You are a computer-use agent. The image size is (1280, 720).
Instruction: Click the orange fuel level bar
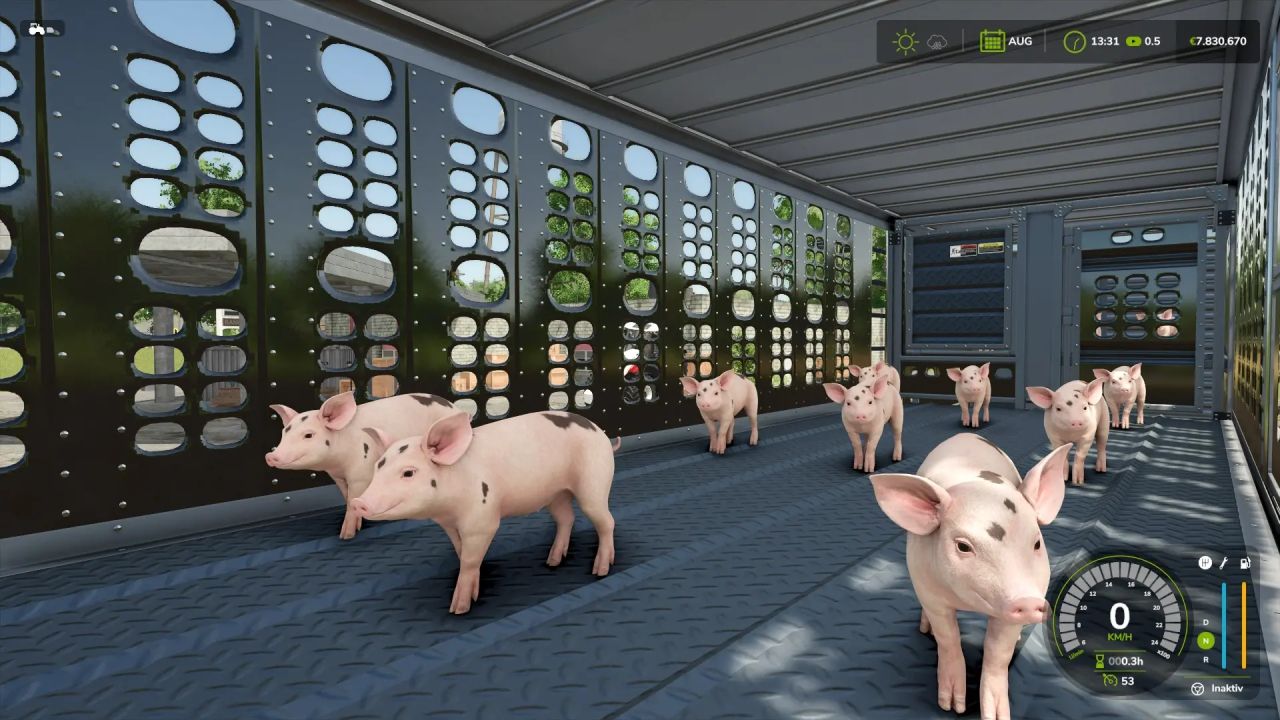[1244, 625]
